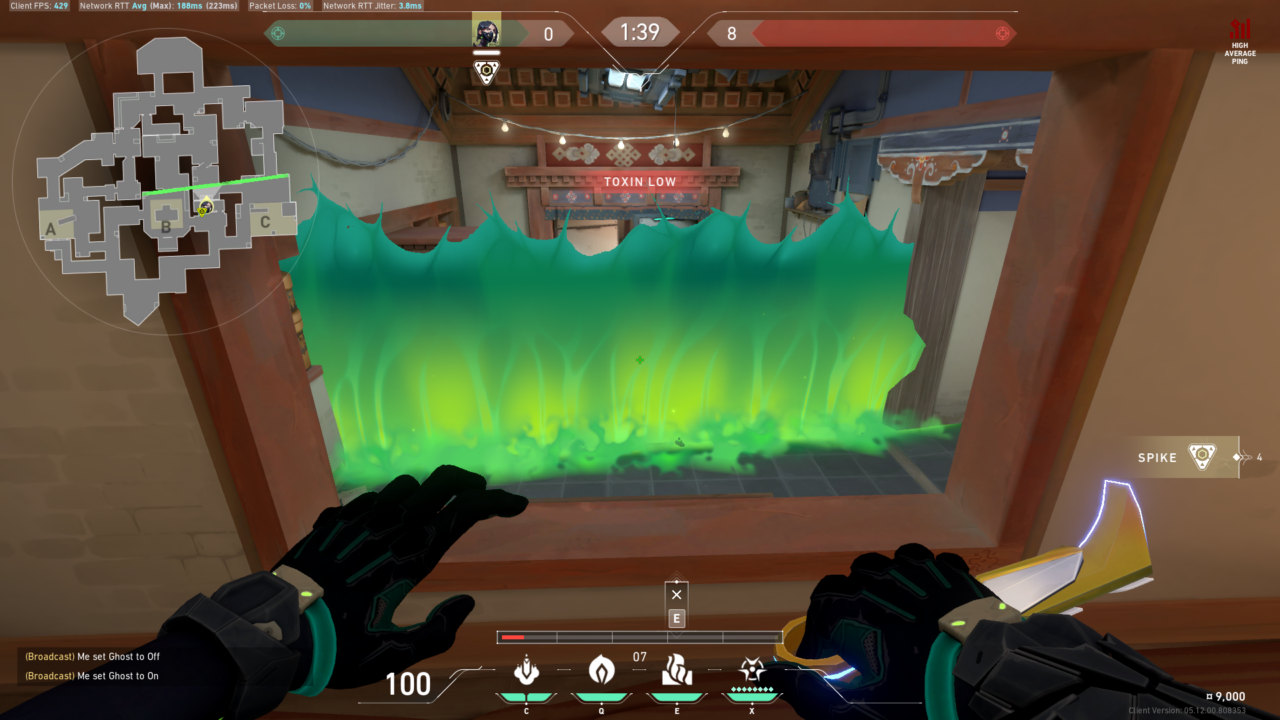Click the B site marker on minimap

166,226
